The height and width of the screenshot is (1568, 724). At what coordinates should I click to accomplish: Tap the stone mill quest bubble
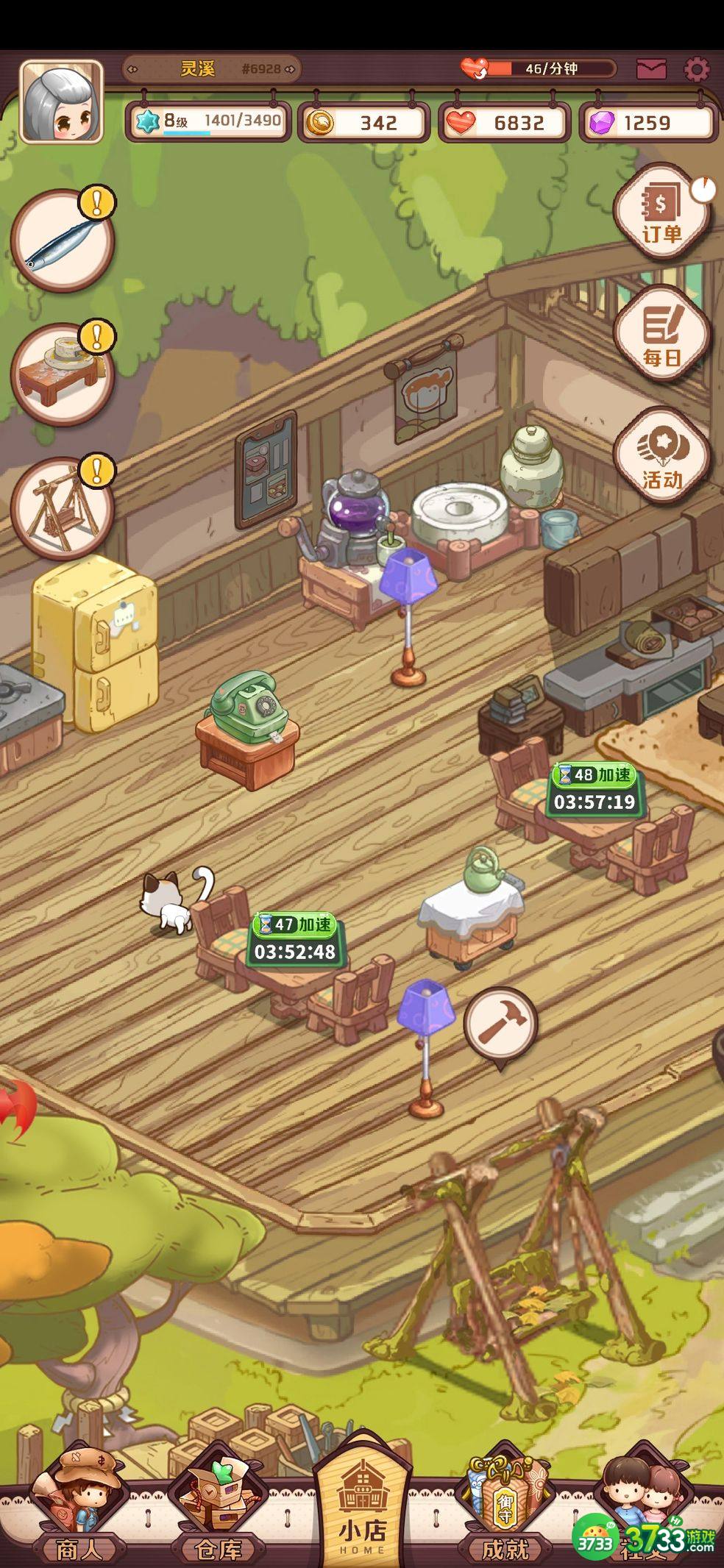tap(63, 374)
